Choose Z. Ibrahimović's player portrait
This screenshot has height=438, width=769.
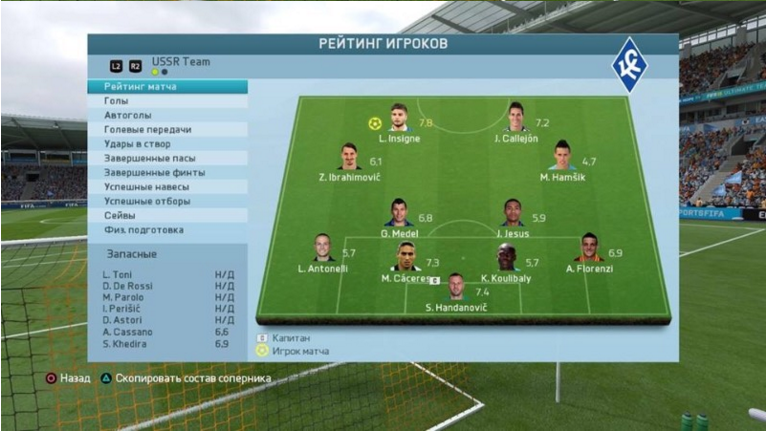[349, 157]
